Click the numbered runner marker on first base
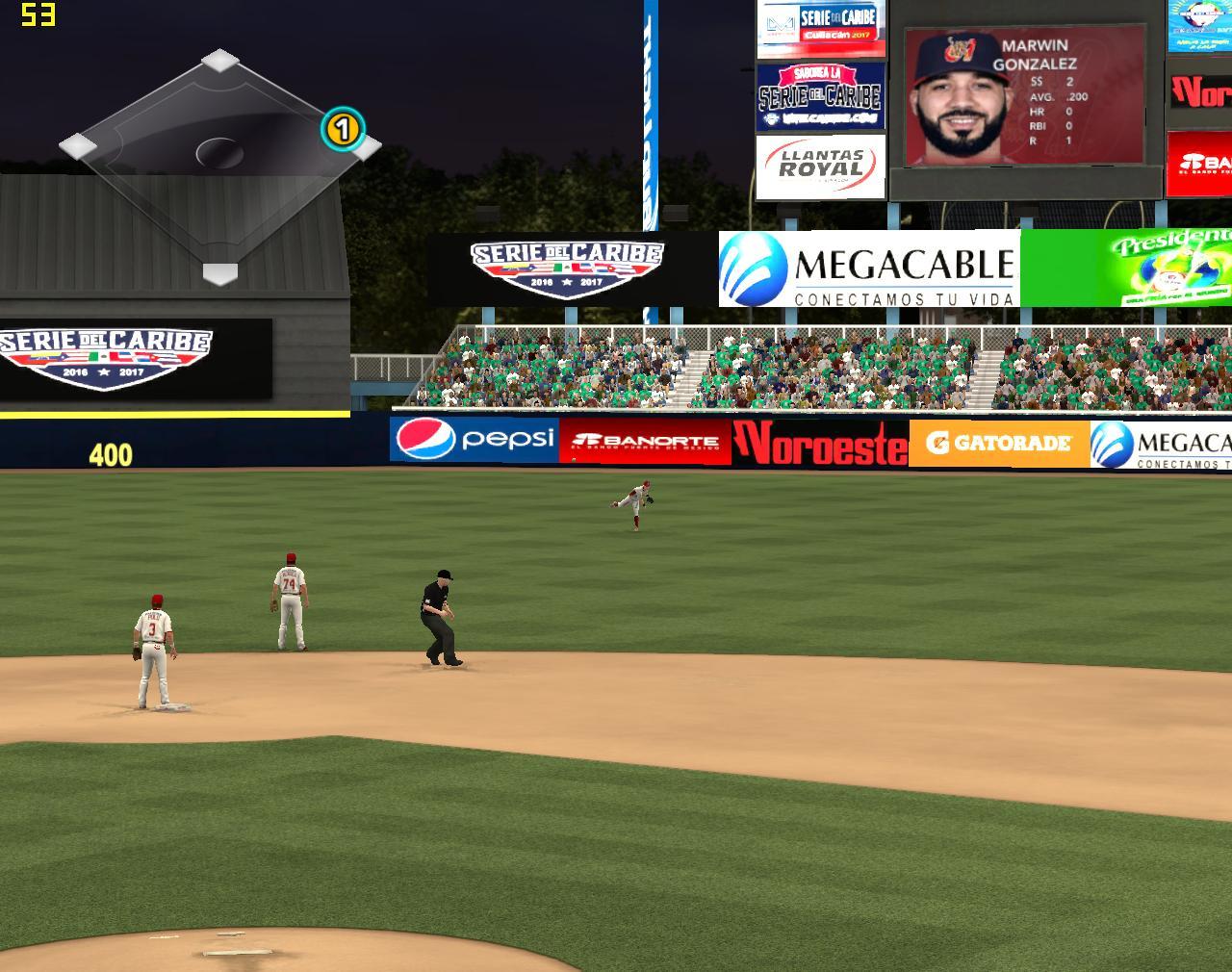 point(342,128)
